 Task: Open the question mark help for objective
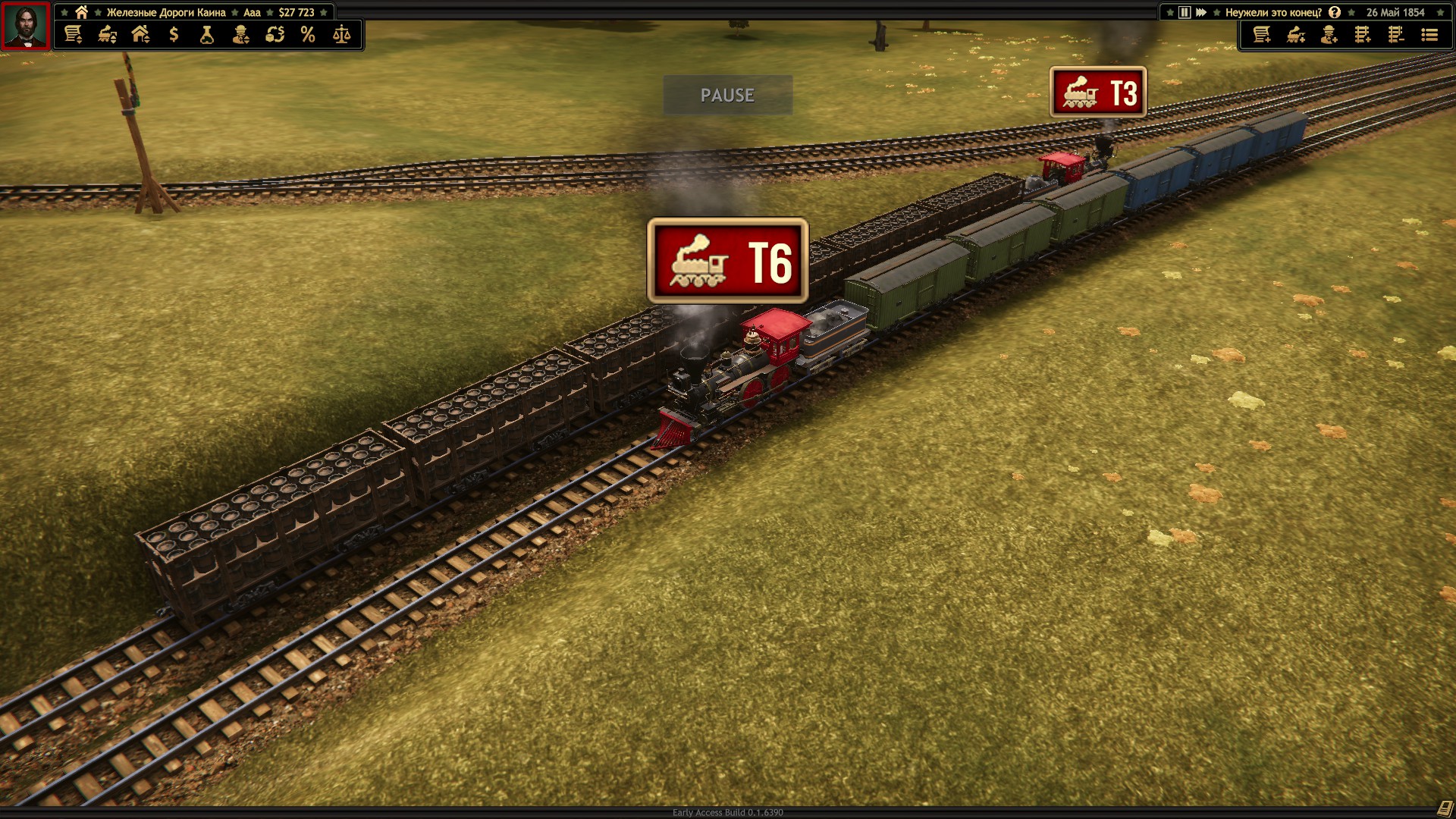pos(1335,12)
